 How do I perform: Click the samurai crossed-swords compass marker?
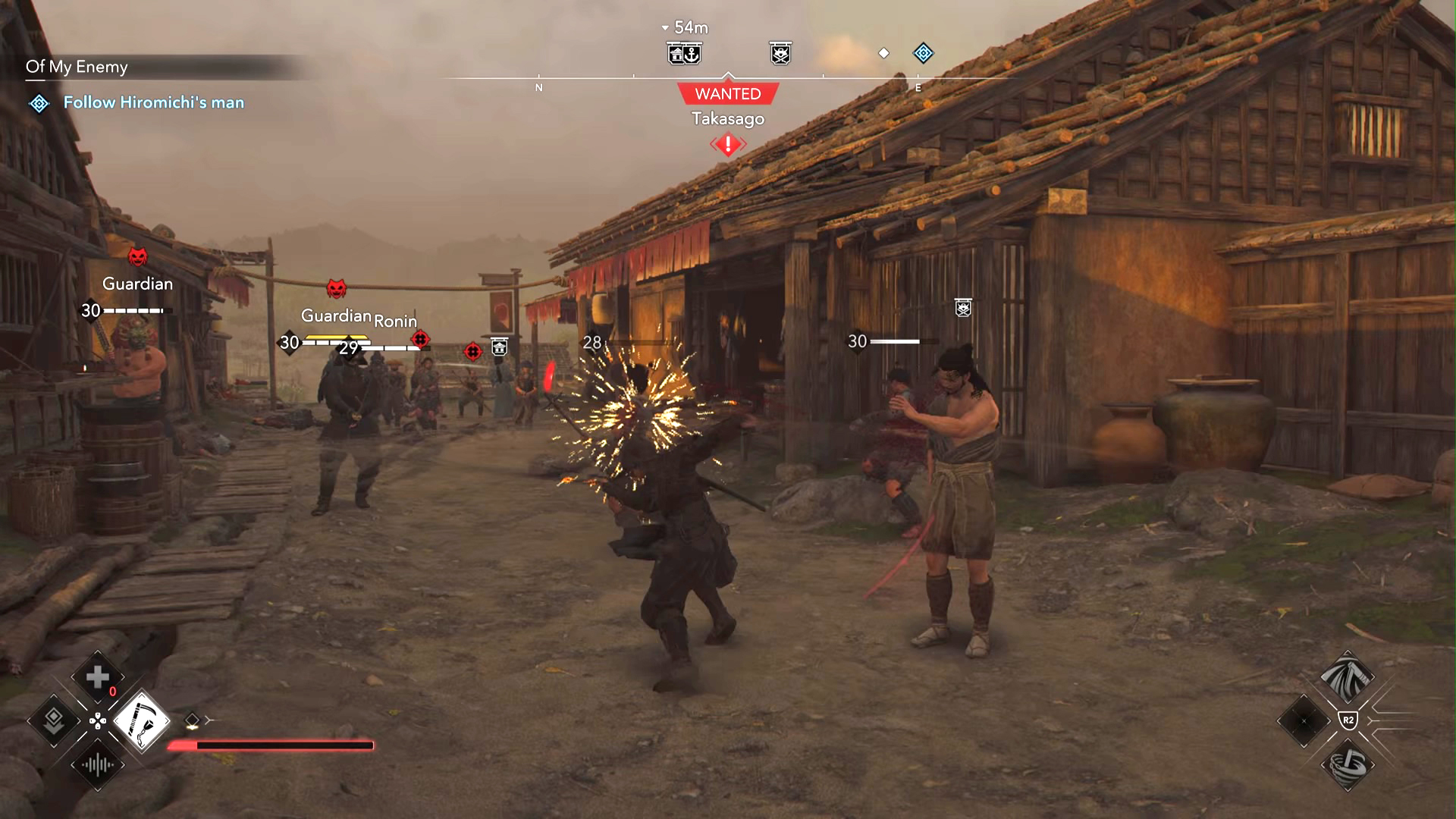(x=780, y=54)
